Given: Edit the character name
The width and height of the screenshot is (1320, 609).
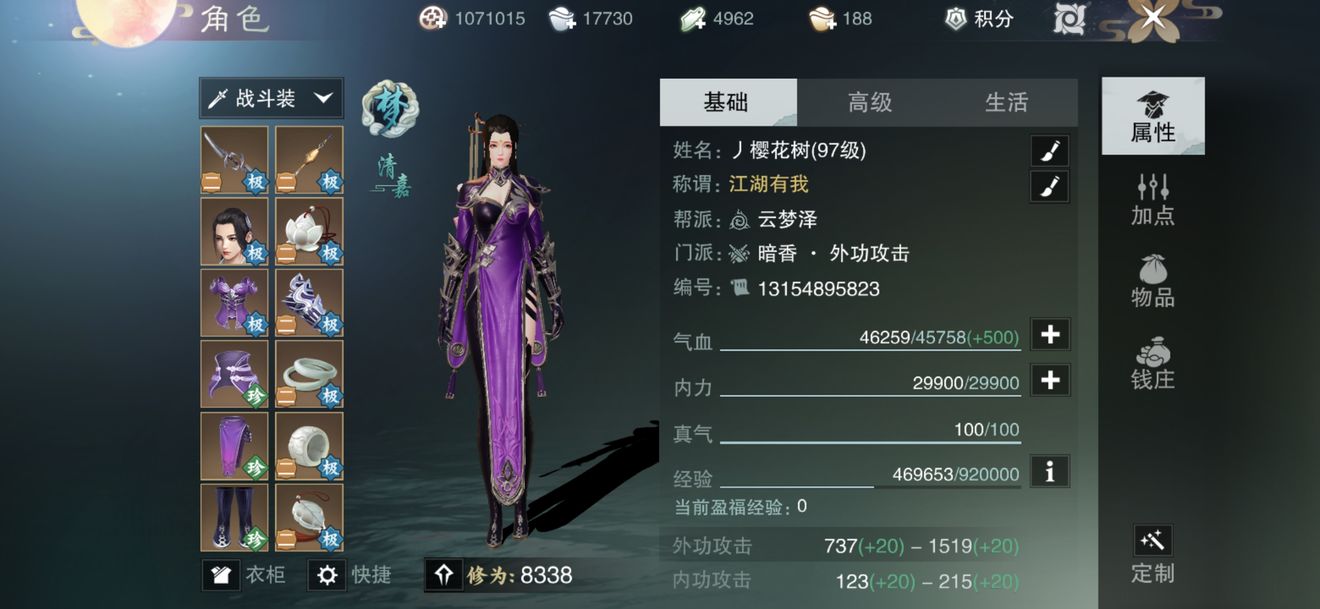Looking at the screenshot, I should click(1049, 151).
